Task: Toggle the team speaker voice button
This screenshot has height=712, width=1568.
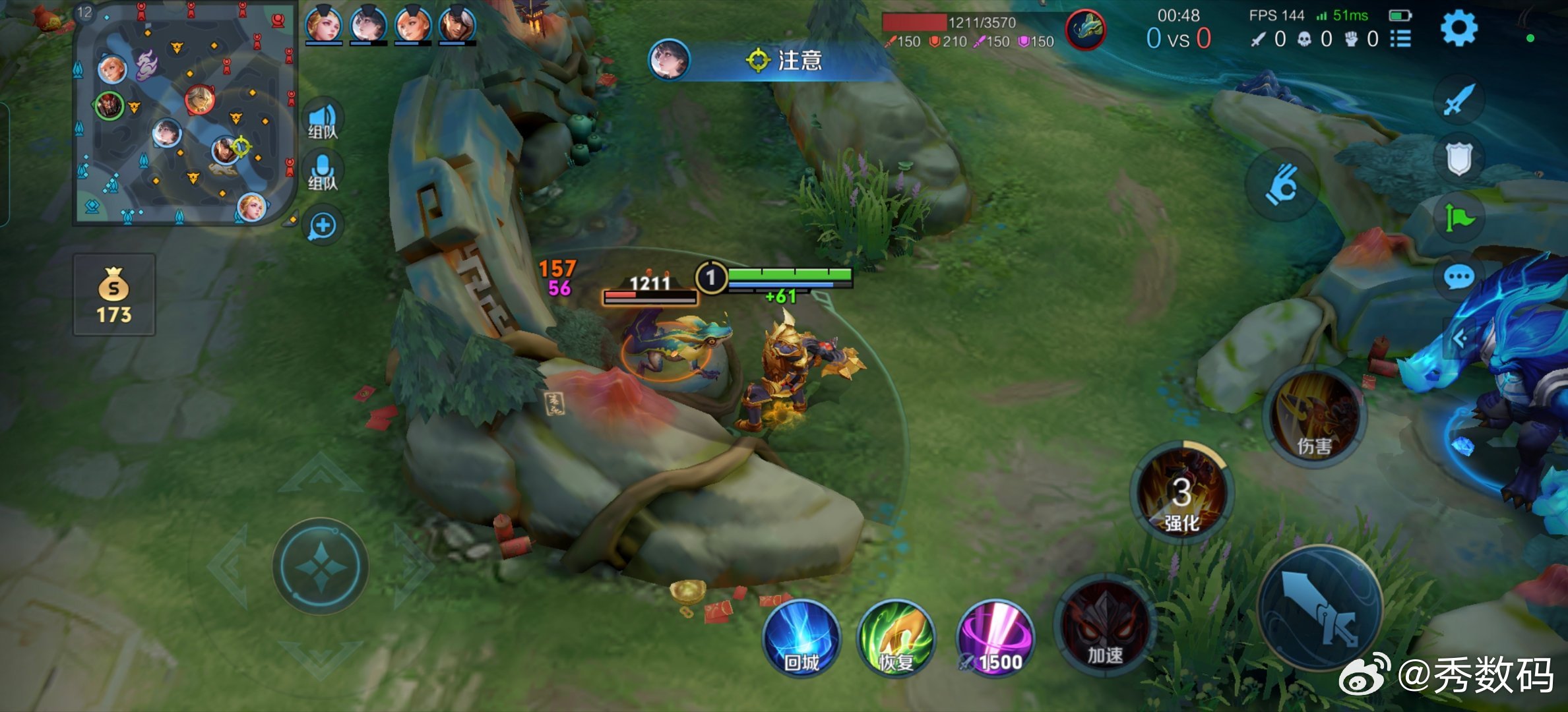Action: tap(323, 119)
